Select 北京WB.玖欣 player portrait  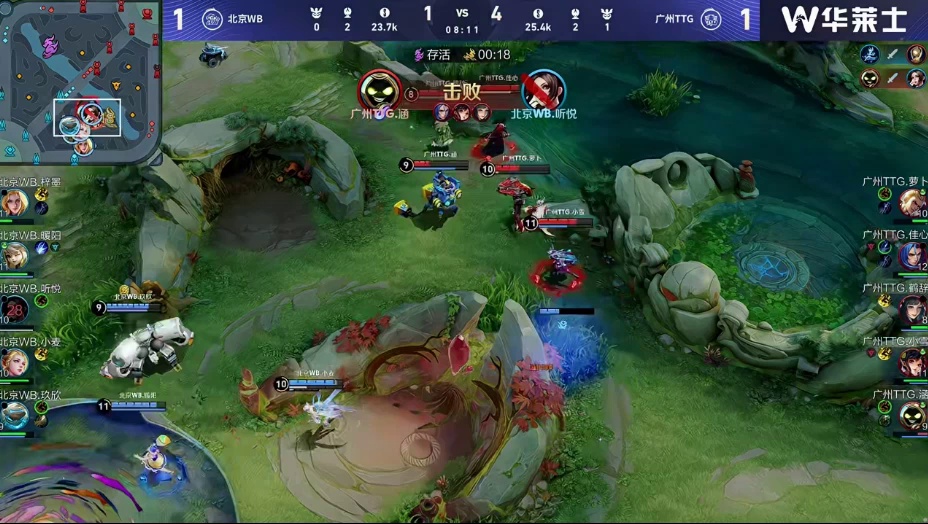14,415
